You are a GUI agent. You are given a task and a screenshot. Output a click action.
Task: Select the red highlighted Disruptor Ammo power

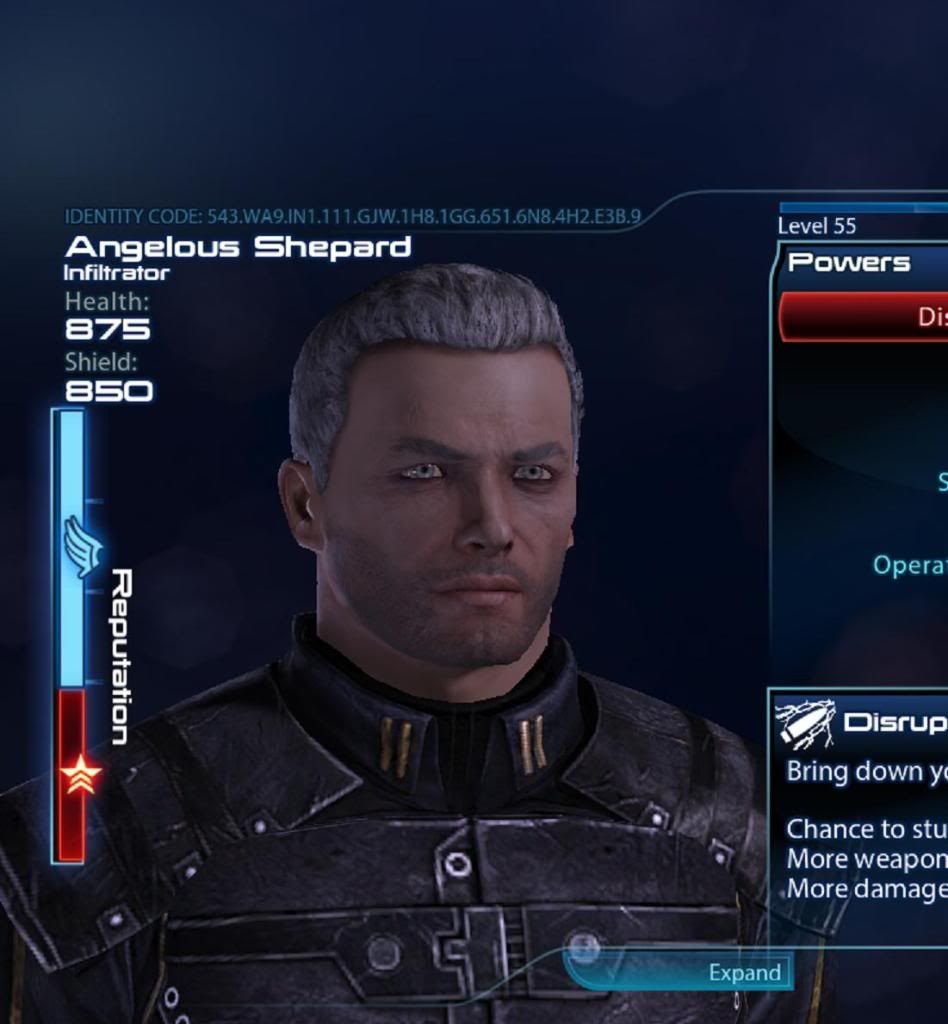point(866,317)
